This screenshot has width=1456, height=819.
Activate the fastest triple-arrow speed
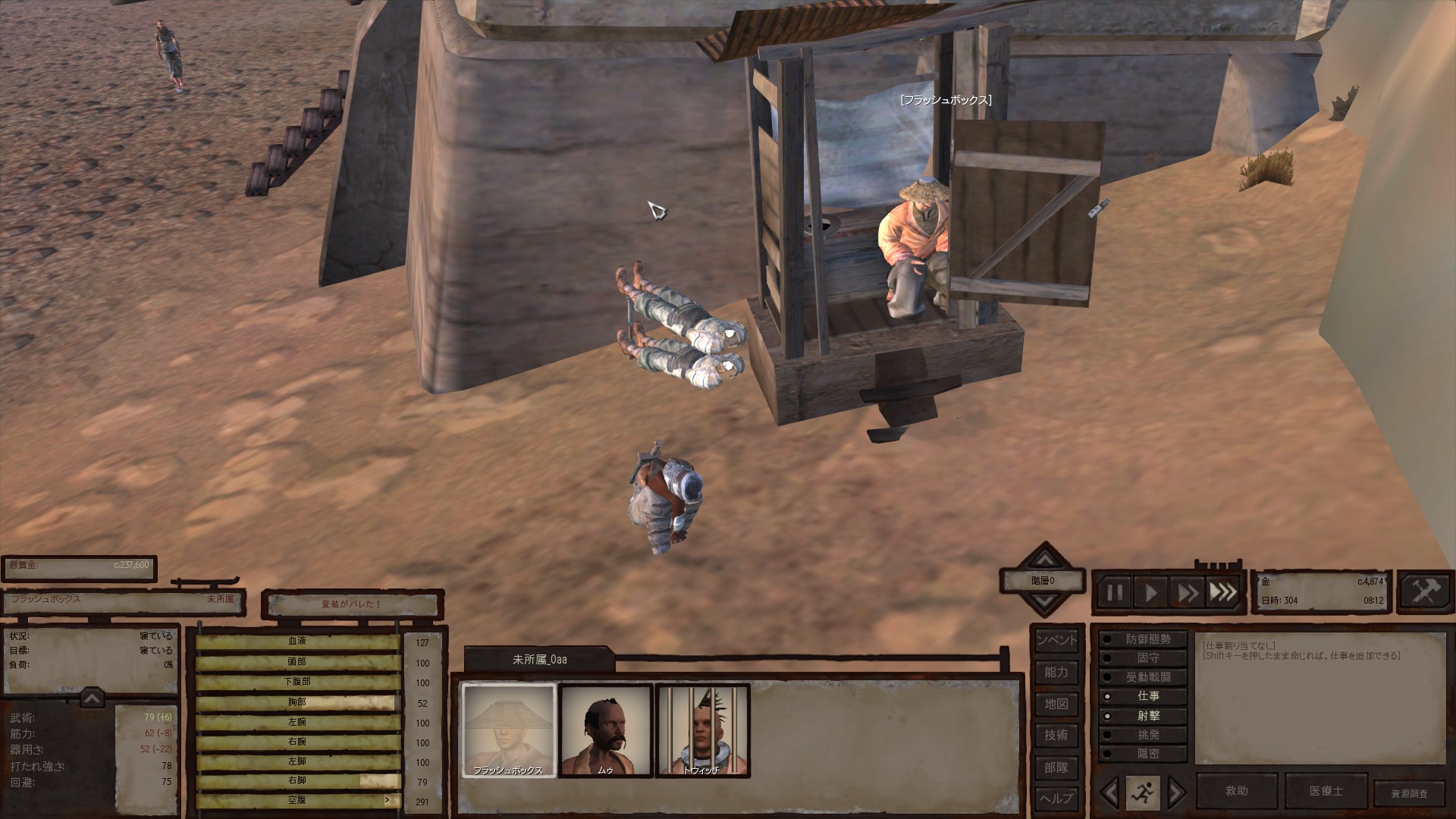tap(1222, 592)
